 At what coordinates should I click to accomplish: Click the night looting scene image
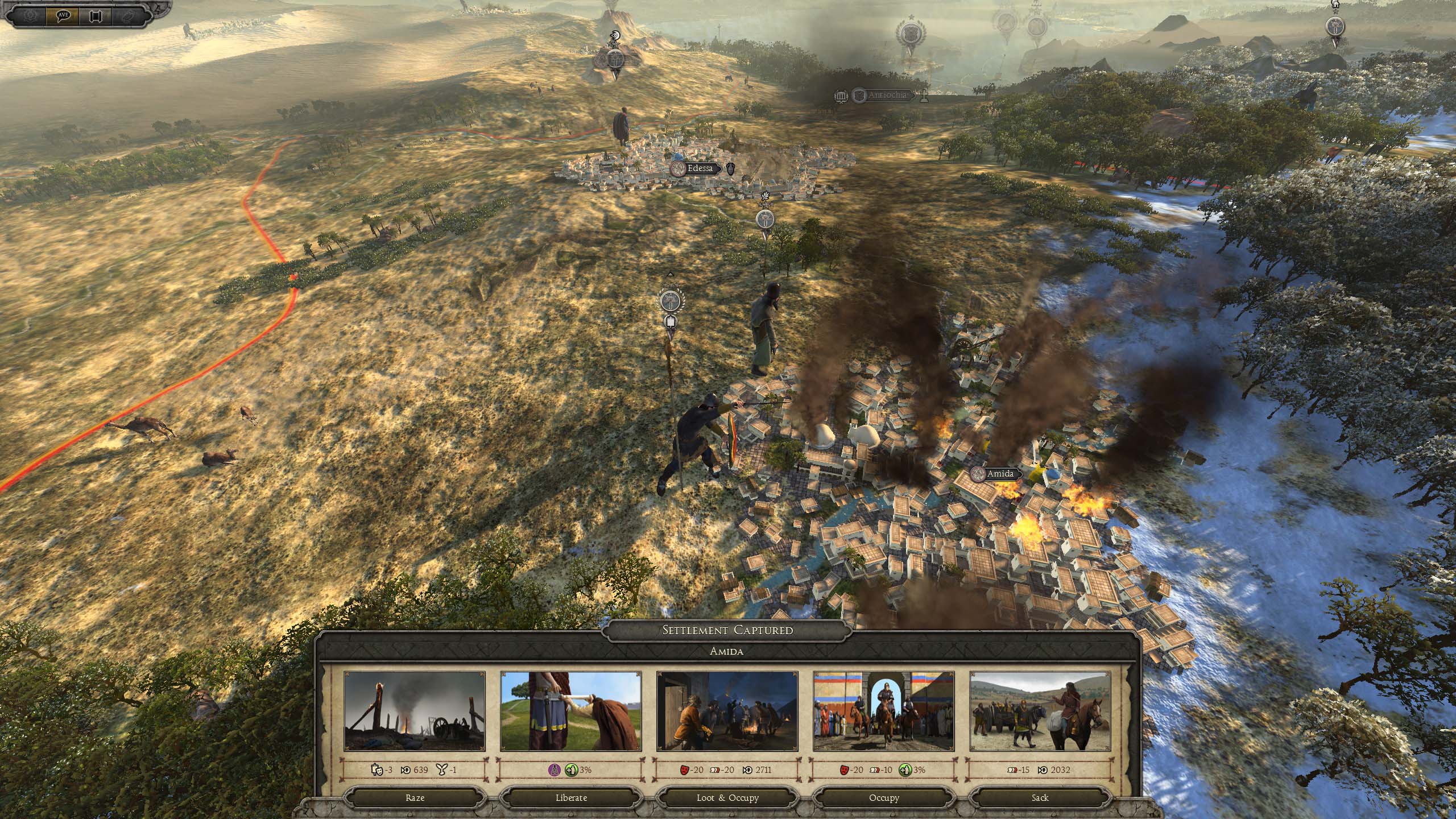(727, 711)
